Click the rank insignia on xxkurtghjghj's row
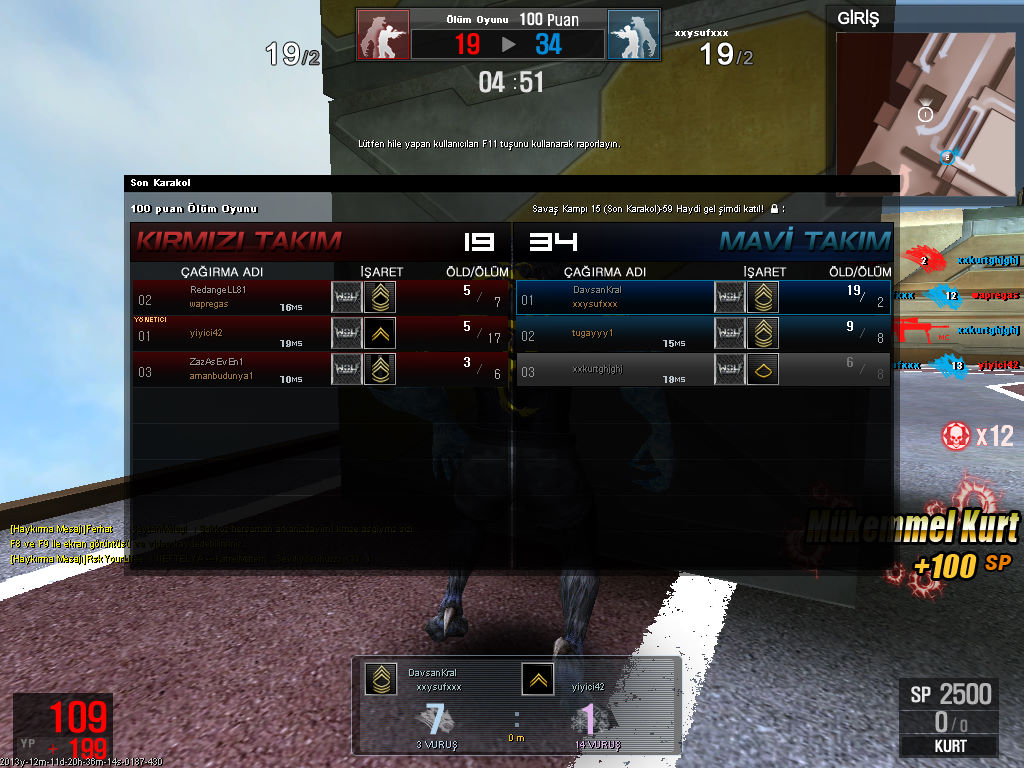 pyautogui.click(x=762, y=369)
